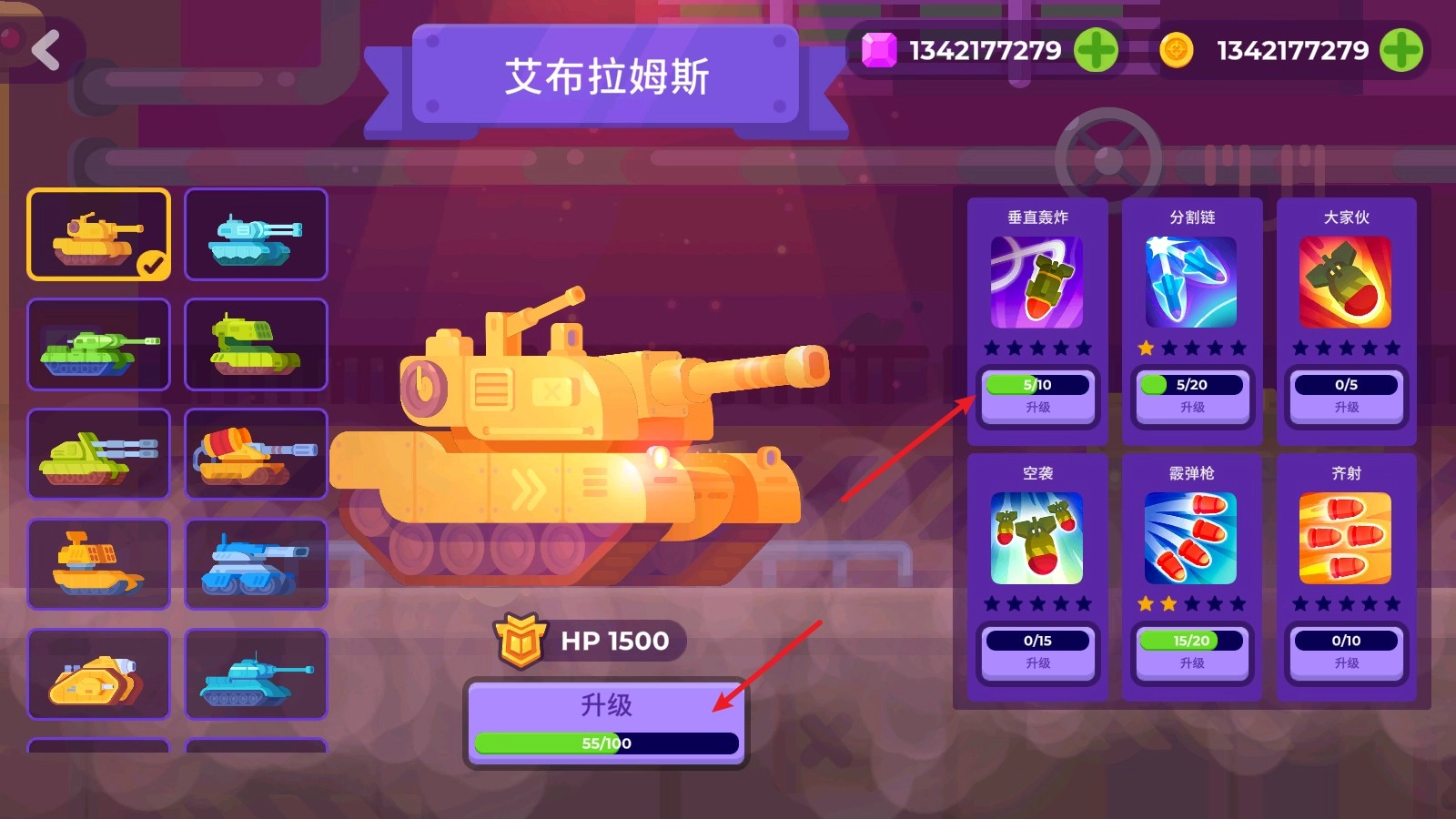1456x819 pixels.
Task: Click the green plus to buy gems
Action: click(x=1096, y=50)
